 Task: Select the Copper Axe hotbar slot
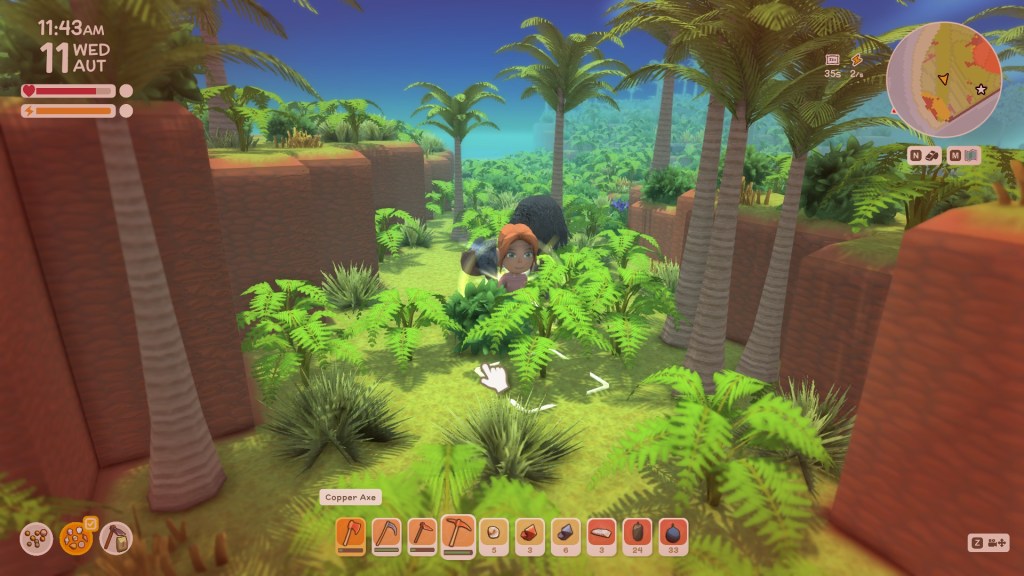[350, 534]
